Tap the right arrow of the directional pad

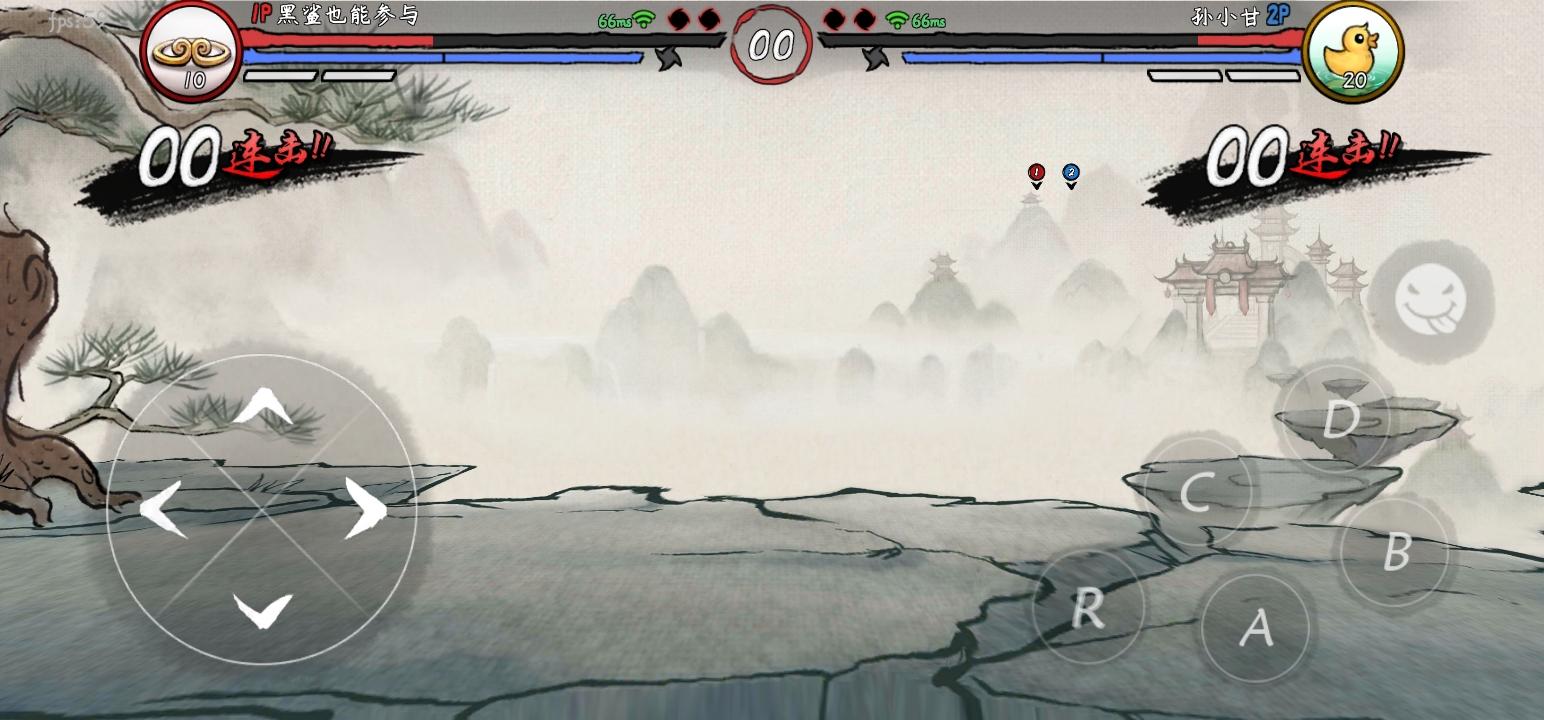(369, 508)
